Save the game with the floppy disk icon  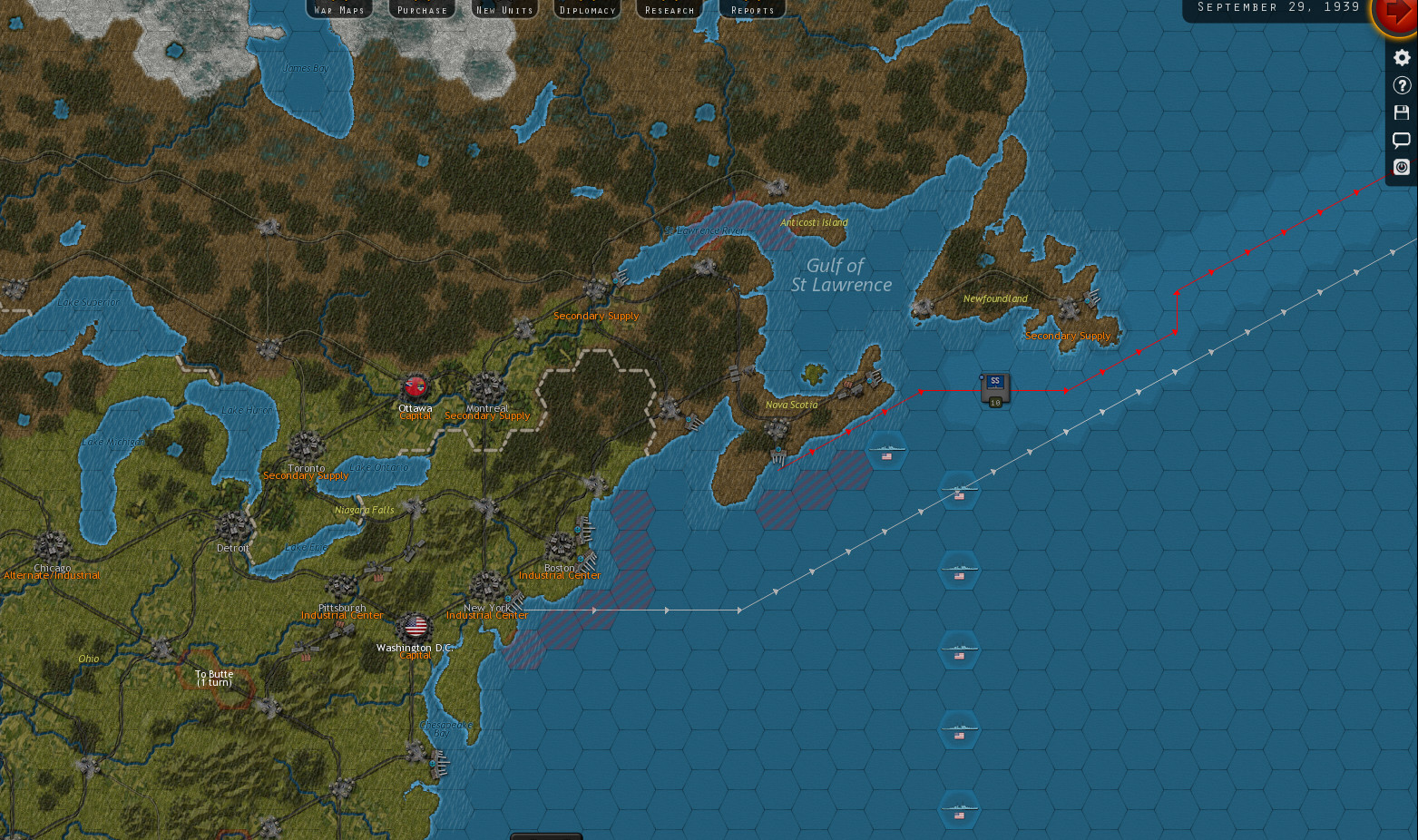coord(1402,112)
